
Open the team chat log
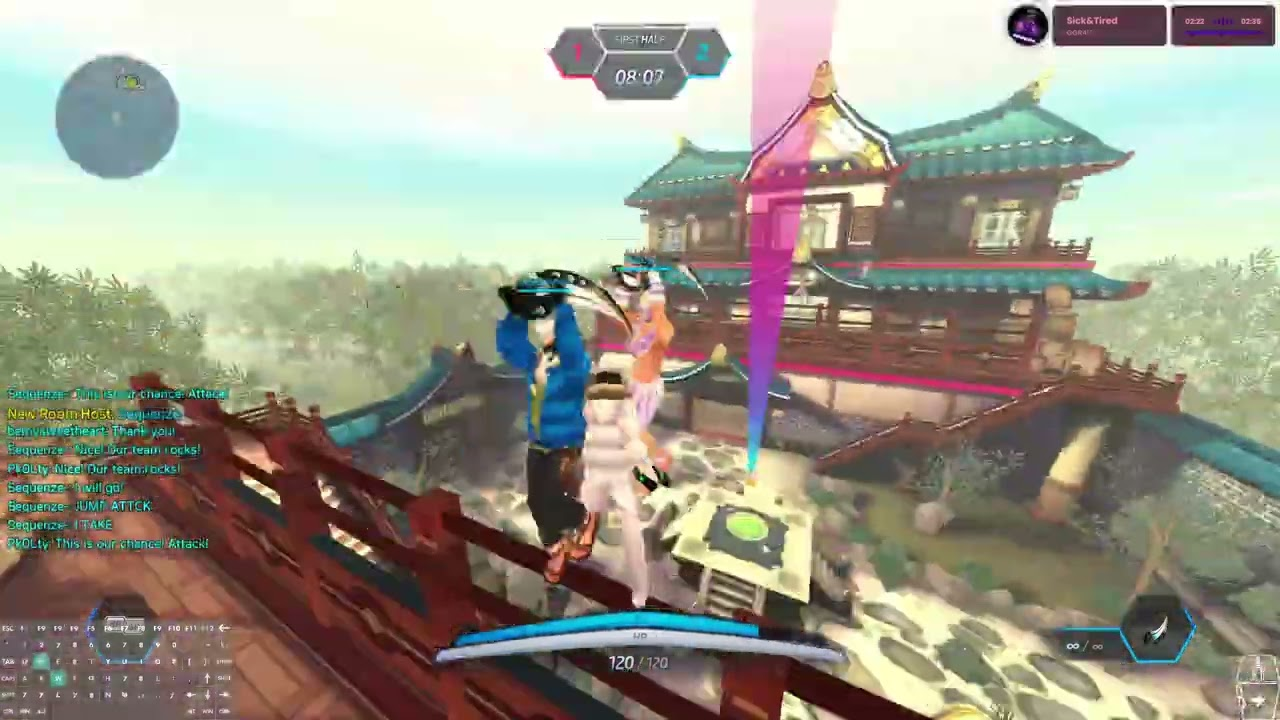pyautogui.click(x=108, y=469)
